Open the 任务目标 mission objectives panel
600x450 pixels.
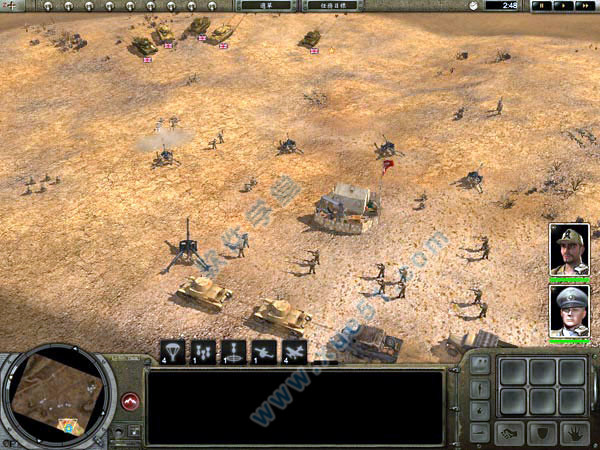pos(331,5)
